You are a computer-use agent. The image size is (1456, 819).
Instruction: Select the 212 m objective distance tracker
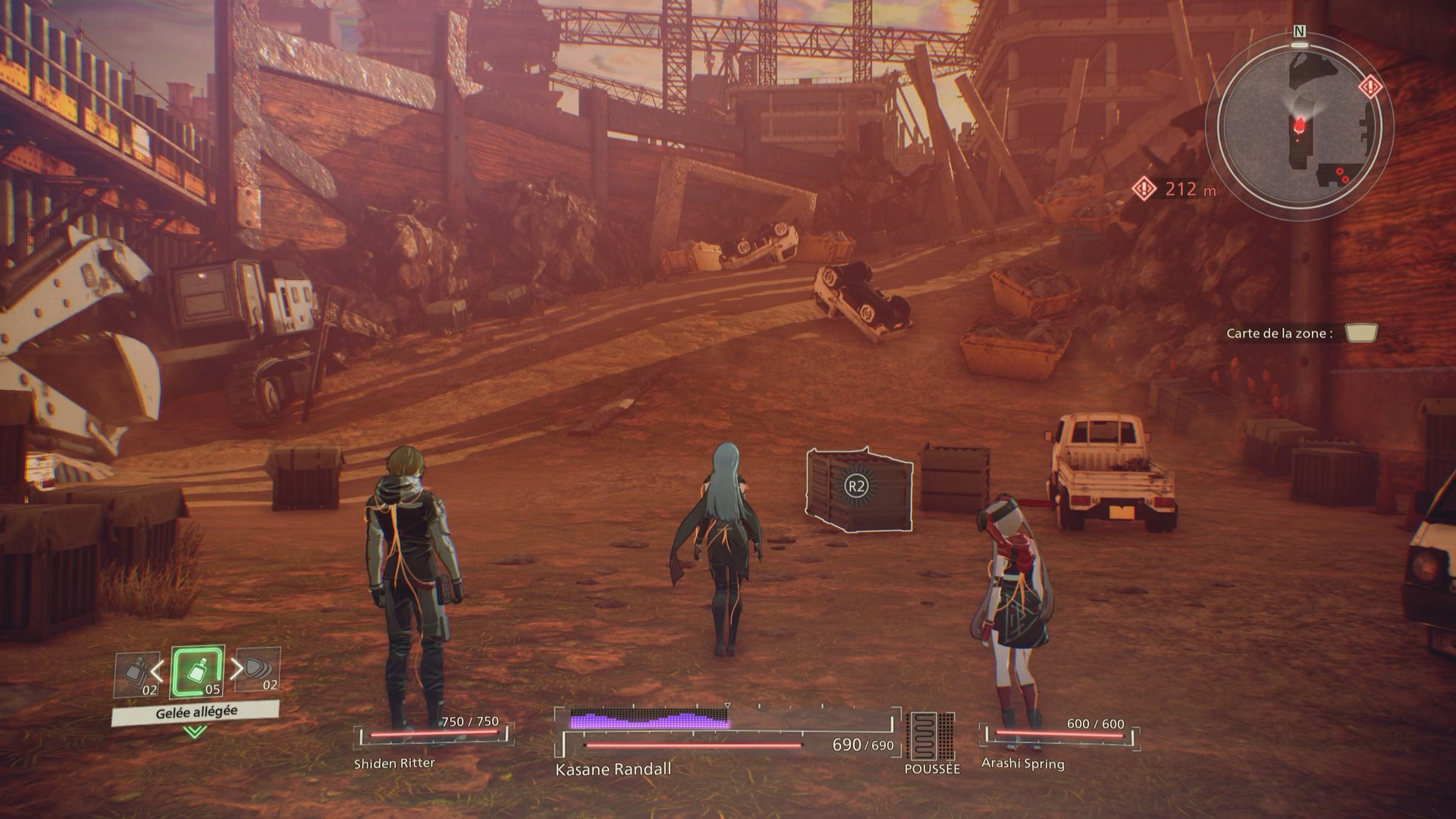point(1174,189)
